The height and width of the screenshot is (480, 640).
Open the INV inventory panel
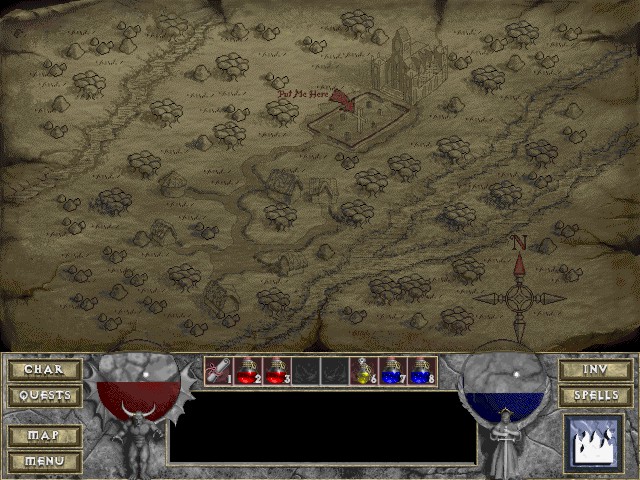point(594,370)
